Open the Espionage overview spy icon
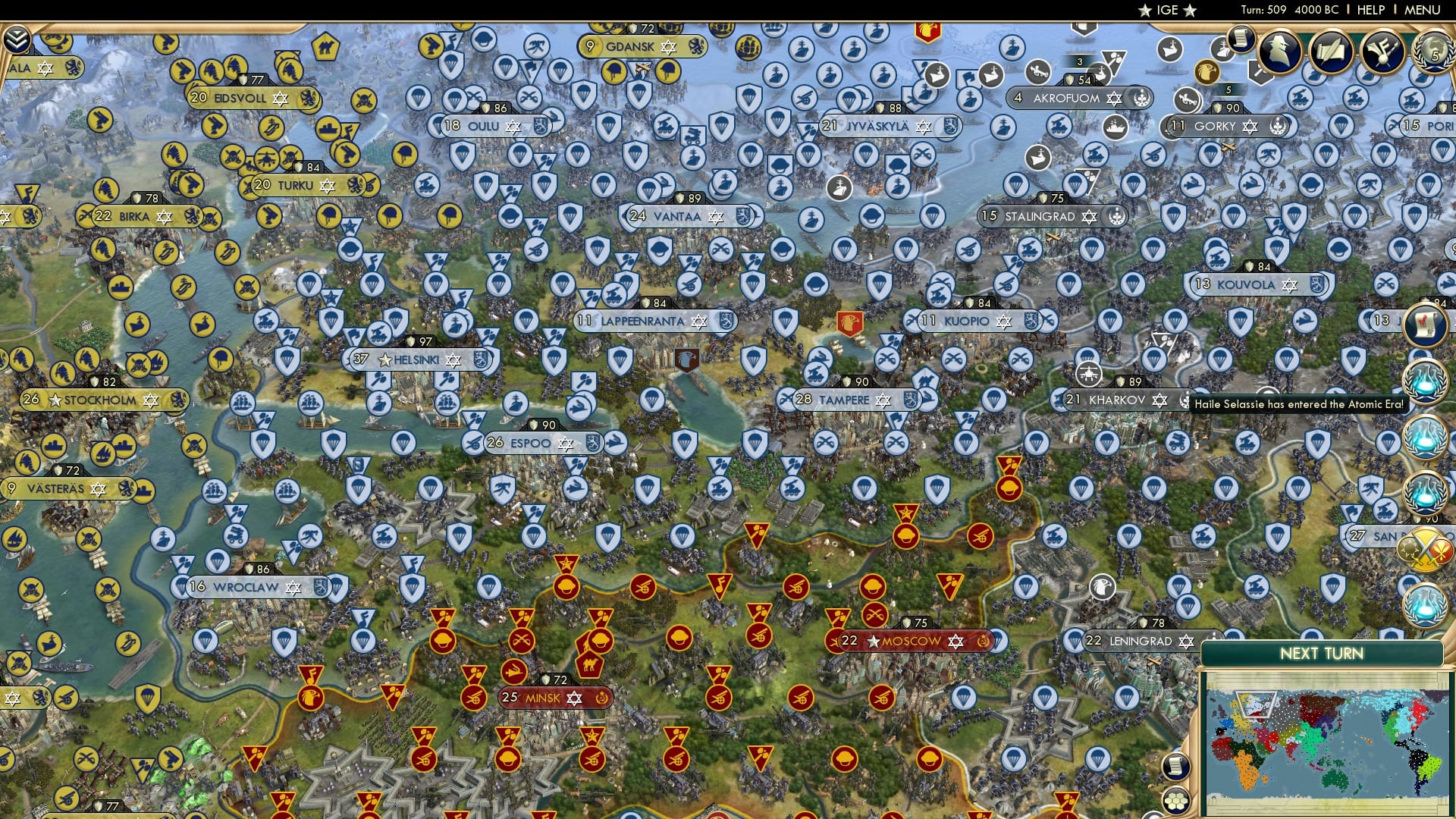 [x=1279, y=53]
